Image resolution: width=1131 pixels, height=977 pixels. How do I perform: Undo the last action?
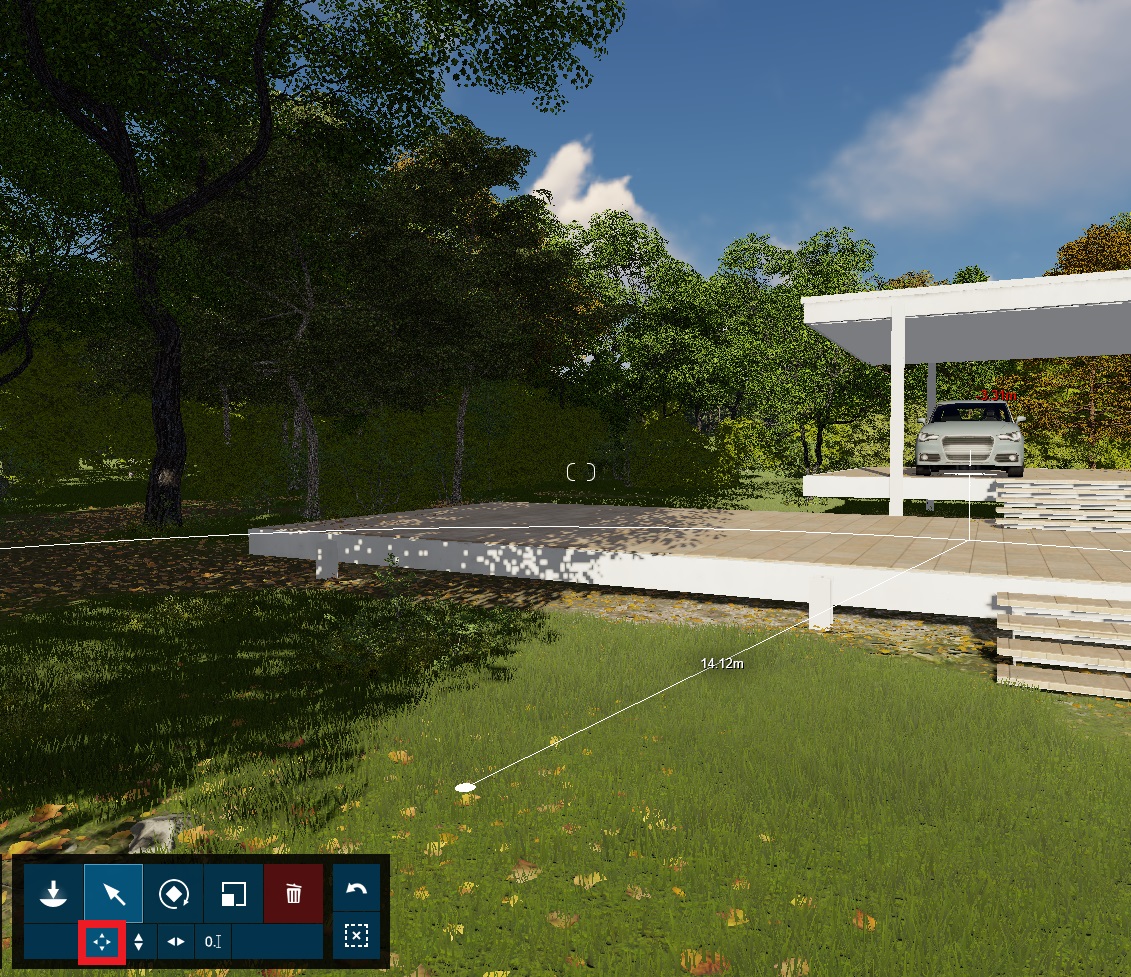(356, 889)
